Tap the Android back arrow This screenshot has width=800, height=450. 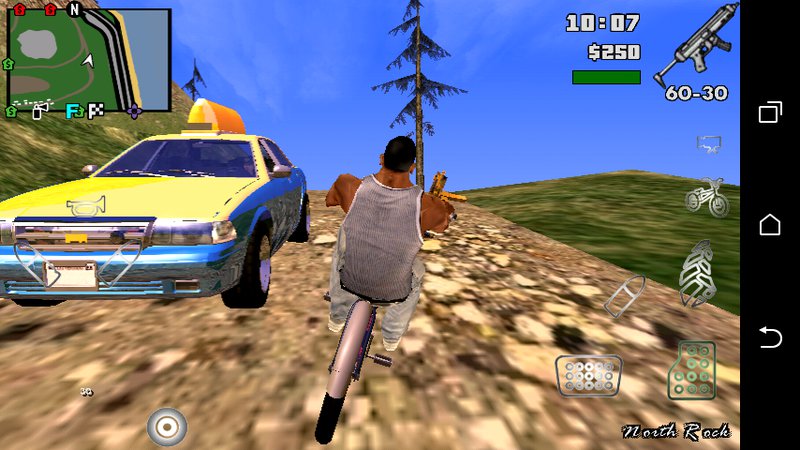[770, 338]
